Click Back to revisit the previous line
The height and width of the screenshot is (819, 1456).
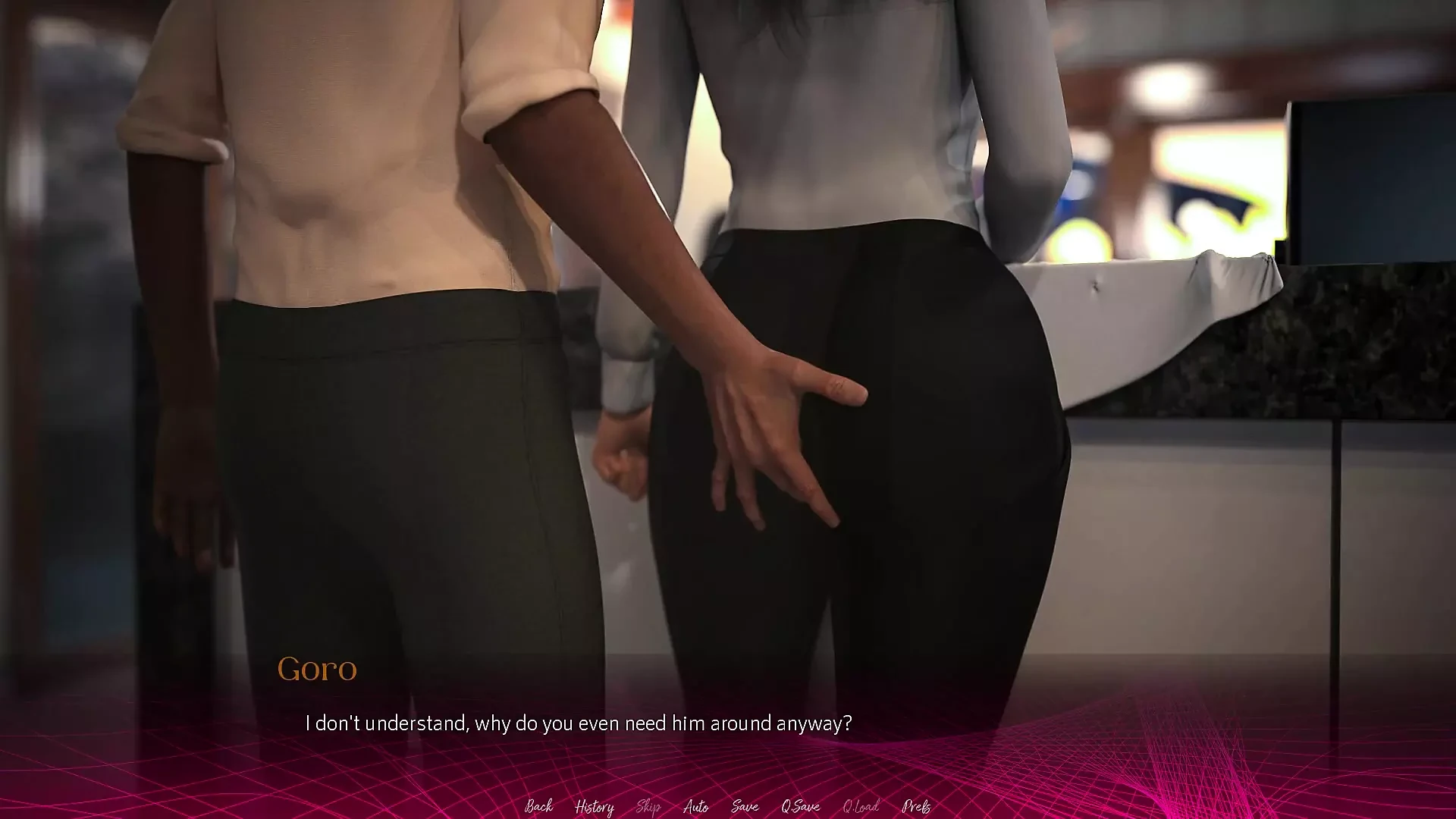[x=538, y=807]
